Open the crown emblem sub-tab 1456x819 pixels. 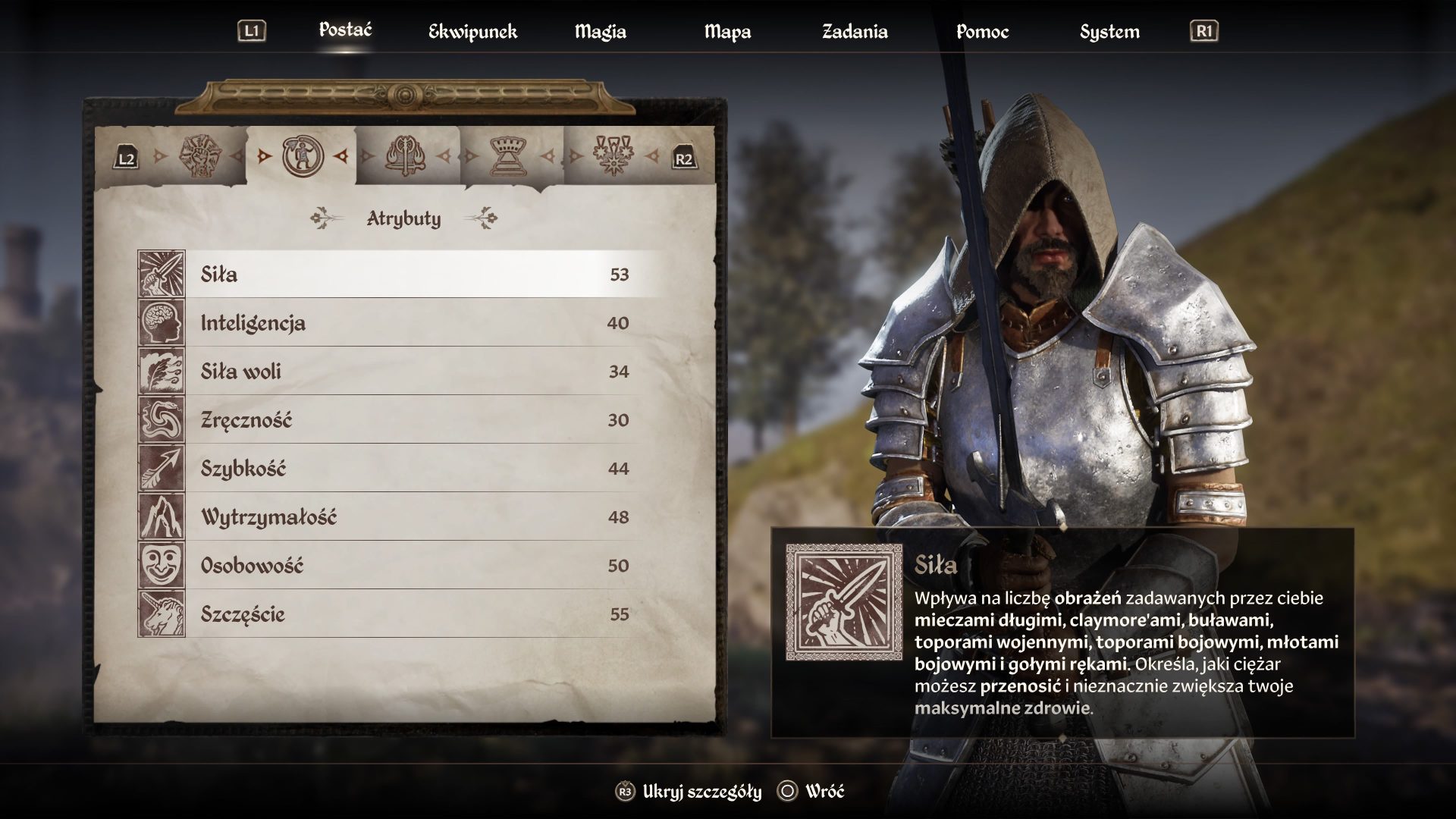pos(510,157)
